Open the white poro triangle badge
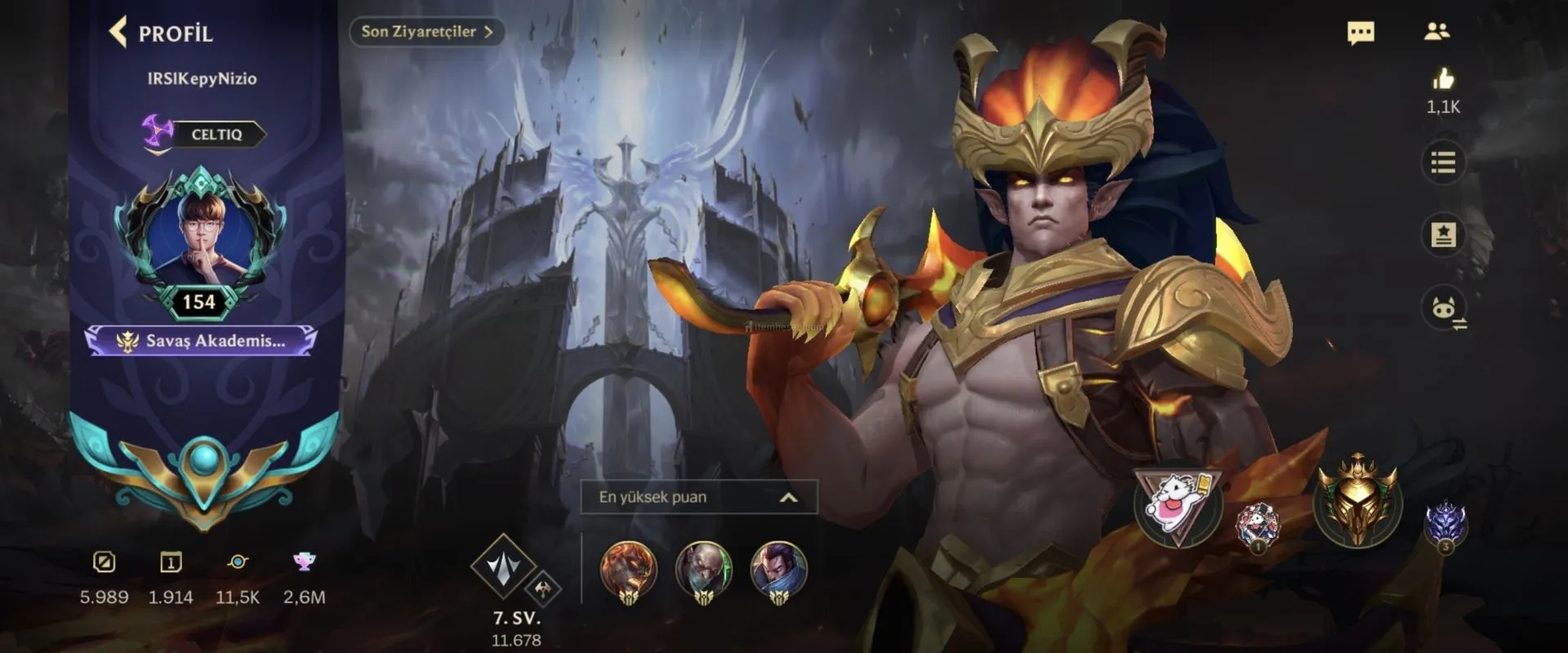This screenshot has height=653, width=1568. pyautogui.click(x=1178, y=507)
